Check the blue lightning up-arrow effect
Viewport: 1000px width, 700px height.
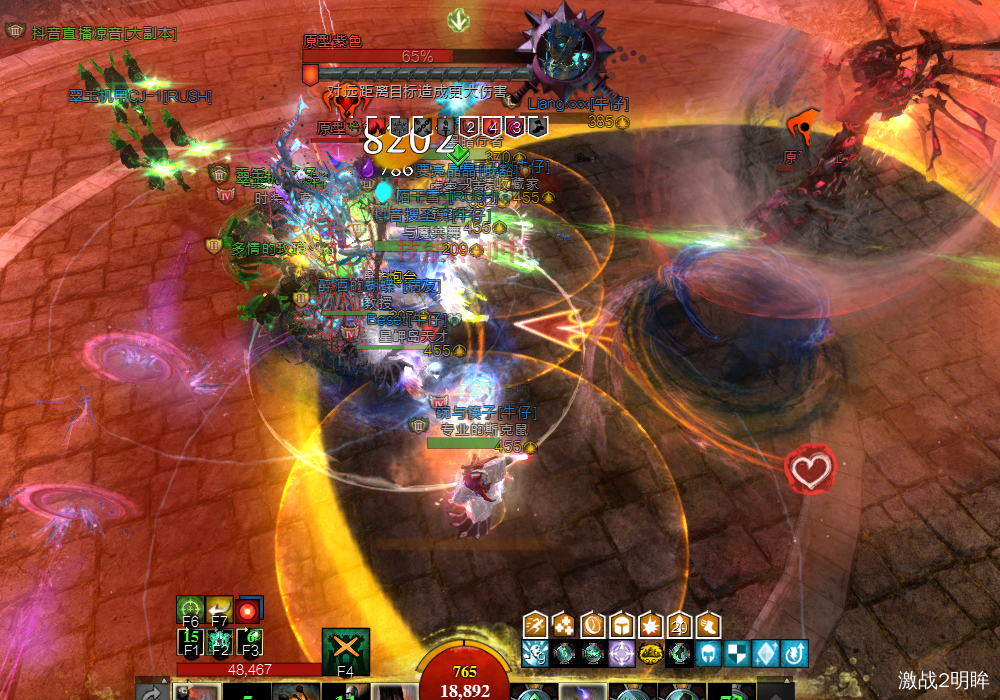(x=795, y=654)
